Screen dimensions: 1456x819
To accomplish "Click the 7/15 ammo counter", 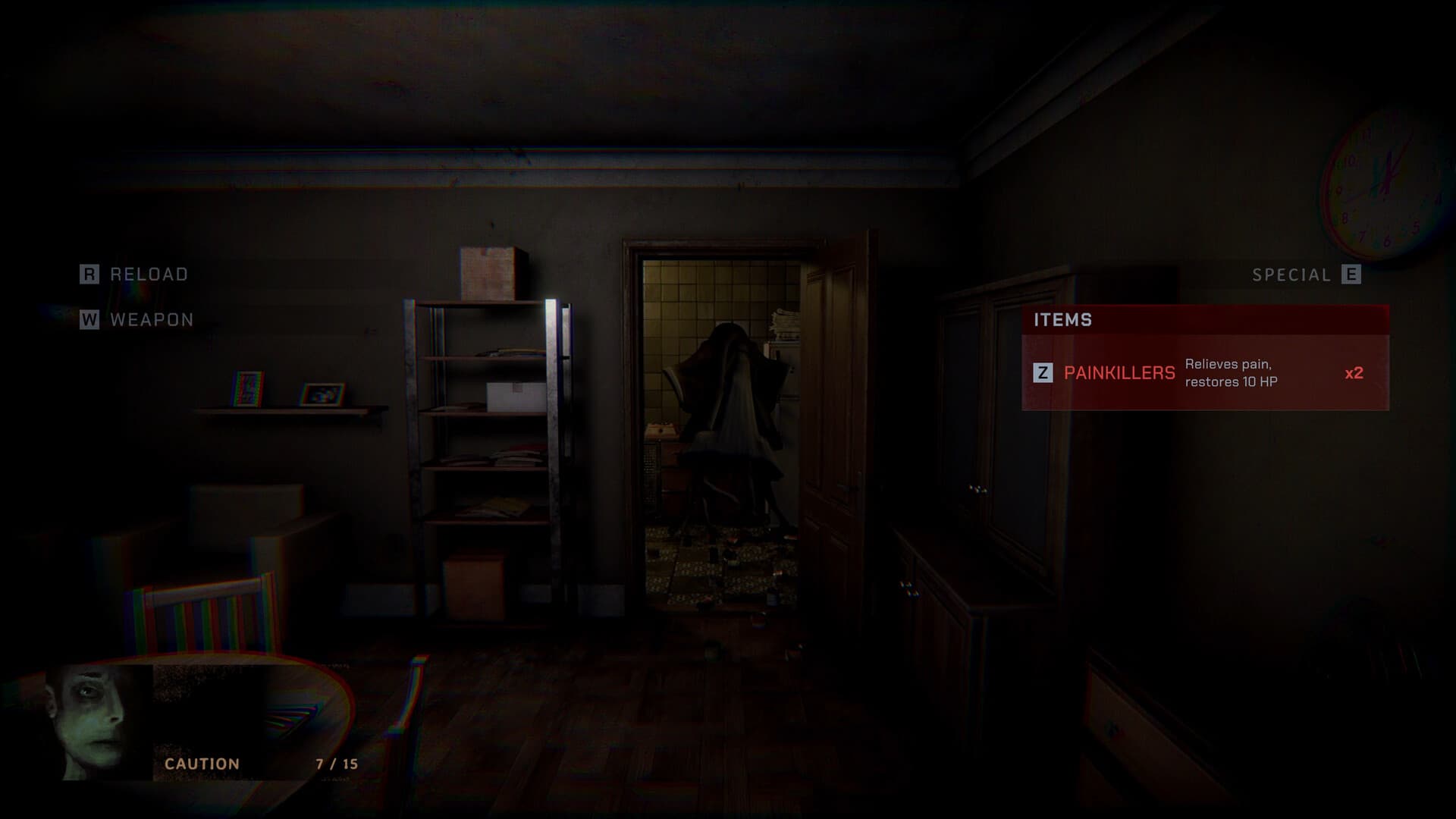I will click(x=337, y=764).
